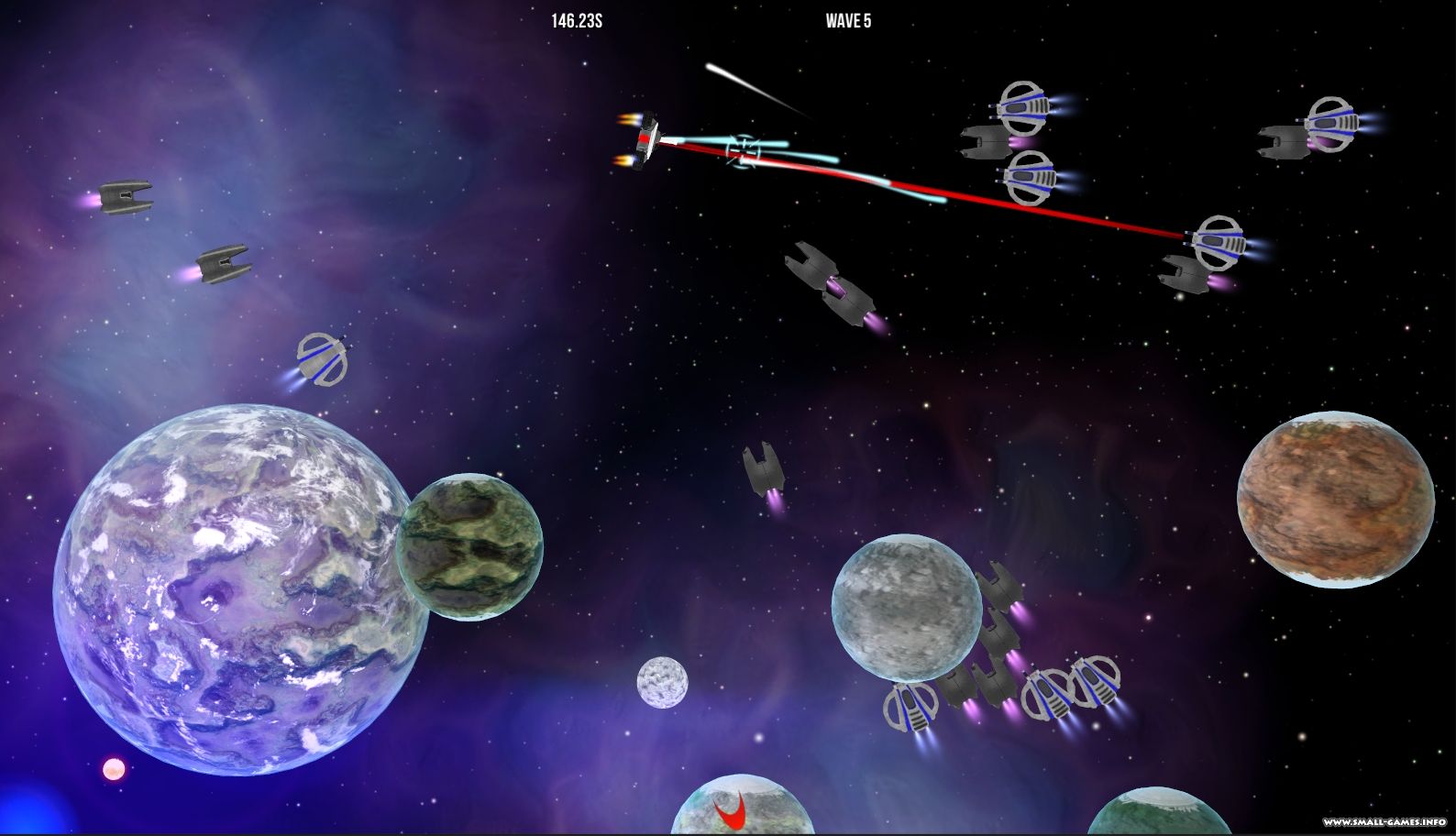Select the lone pod ship above the purple planet
This screenshot has width=1456, height=836.
(321, 362)
